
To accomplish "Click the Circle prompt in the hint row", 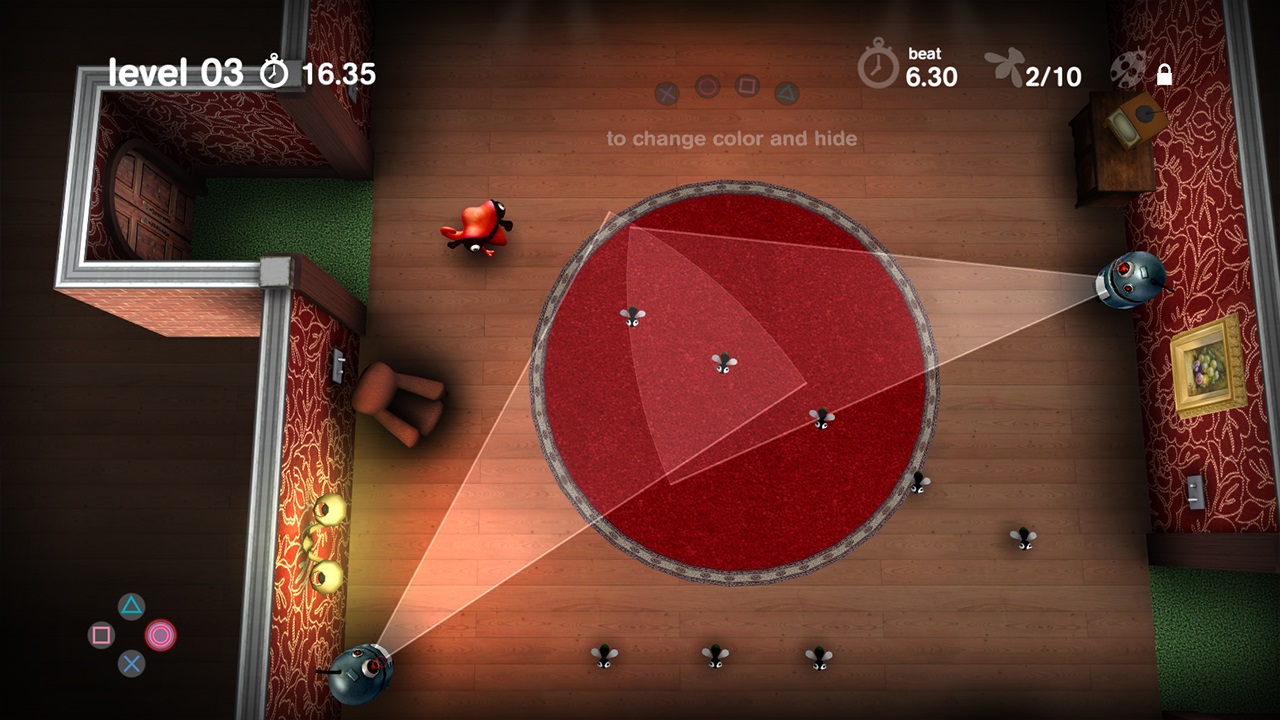I will pyautogui.click(x=707, y=89).
